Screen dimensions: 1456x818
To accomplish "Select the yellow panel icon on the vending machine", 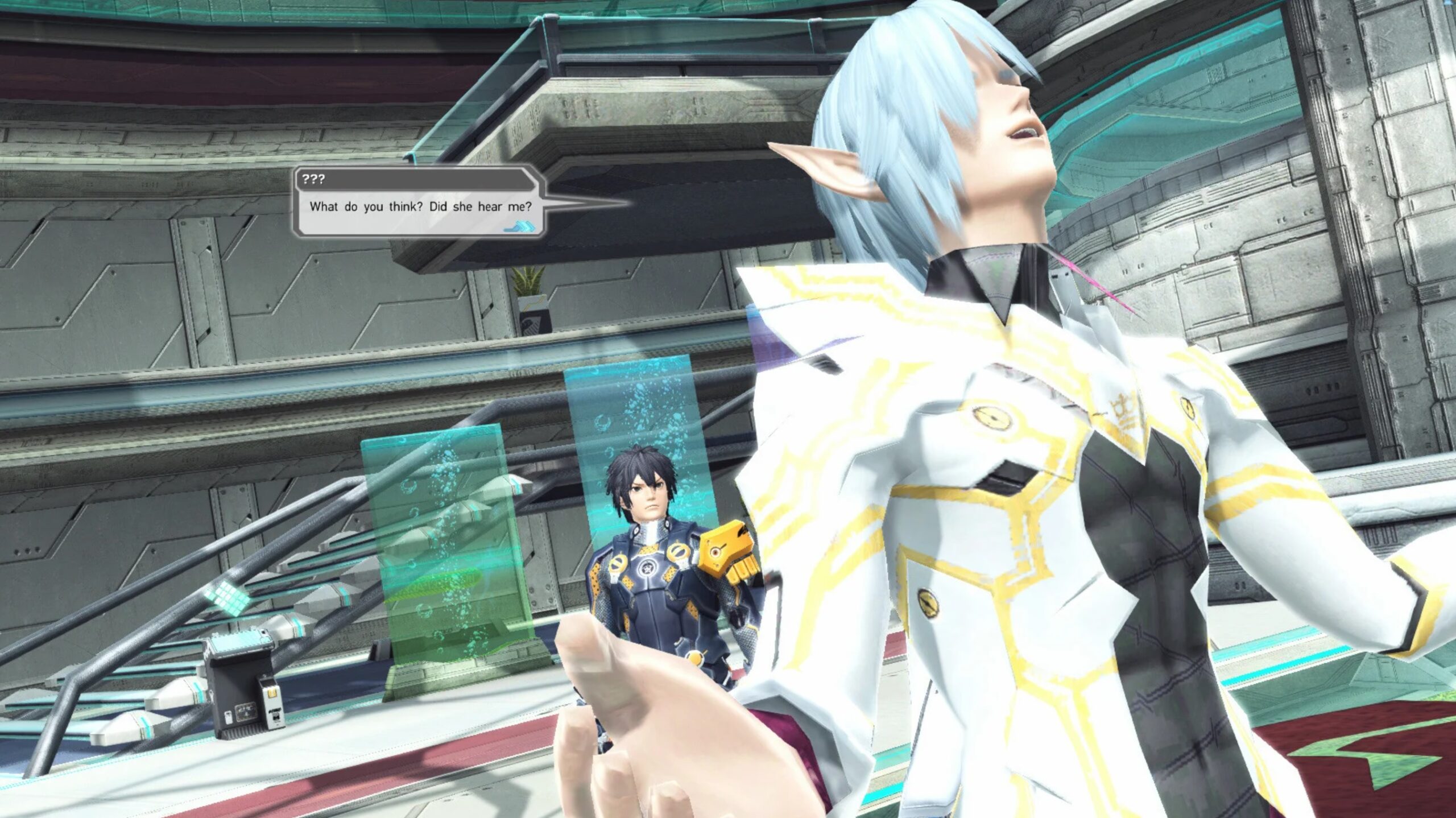I will pos(273,692).
